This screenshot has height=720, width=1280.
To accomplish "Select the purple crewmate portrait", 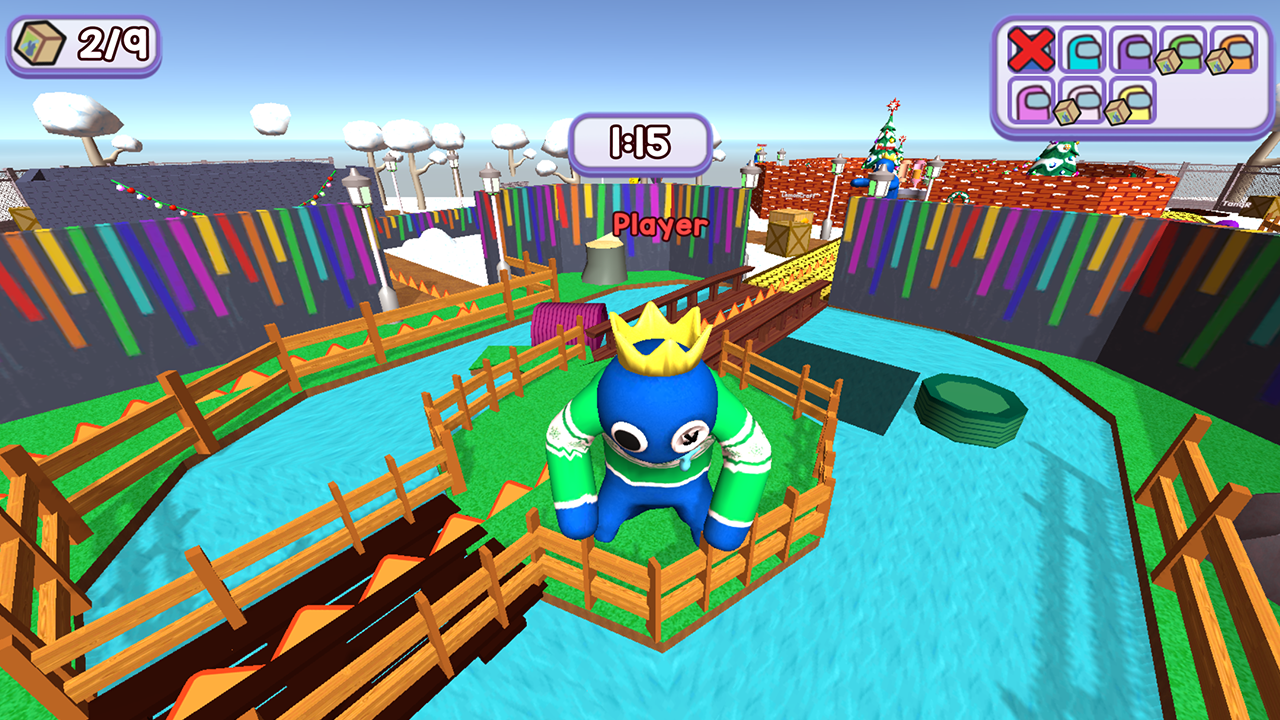I will [1132, 49].
